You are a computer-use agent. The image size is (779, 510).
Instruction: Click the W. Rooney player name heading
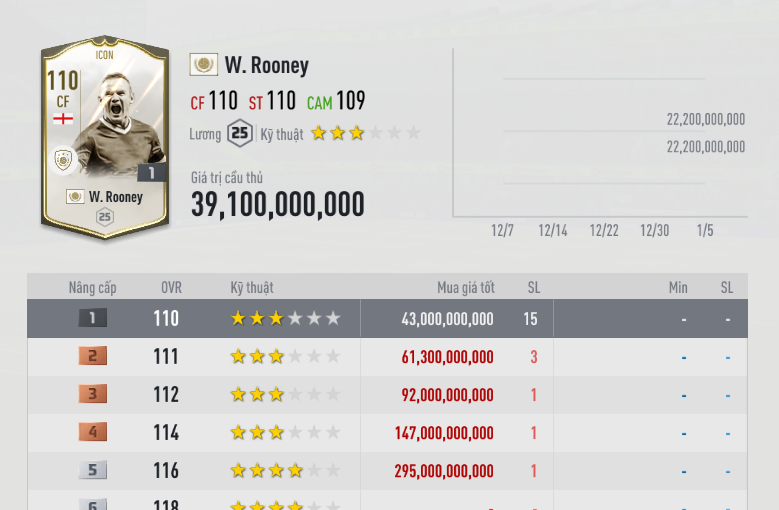click(x=266, y=66)
